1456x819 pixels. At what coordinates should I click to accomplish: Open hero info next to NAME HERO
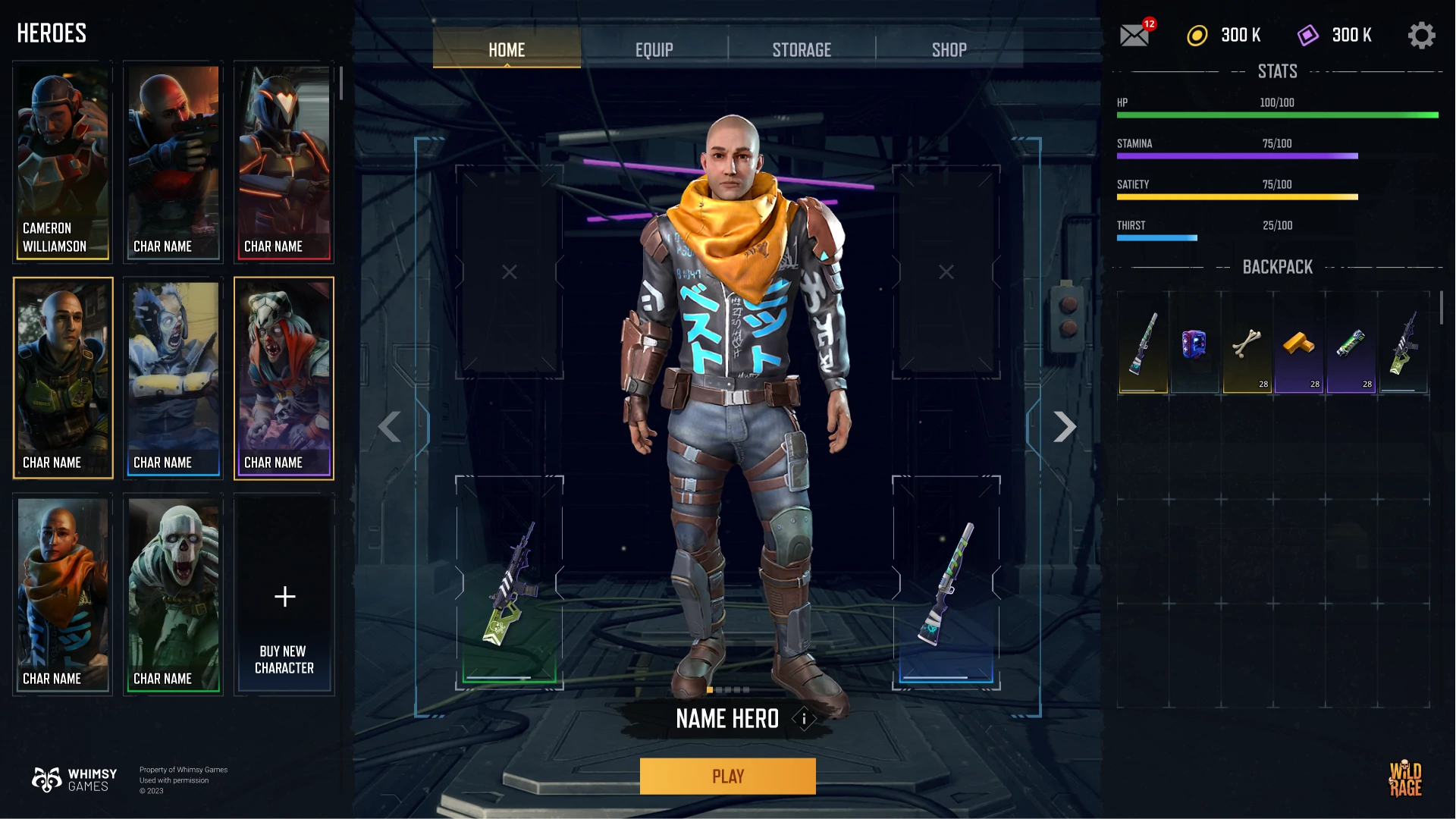tap(804, 718)
